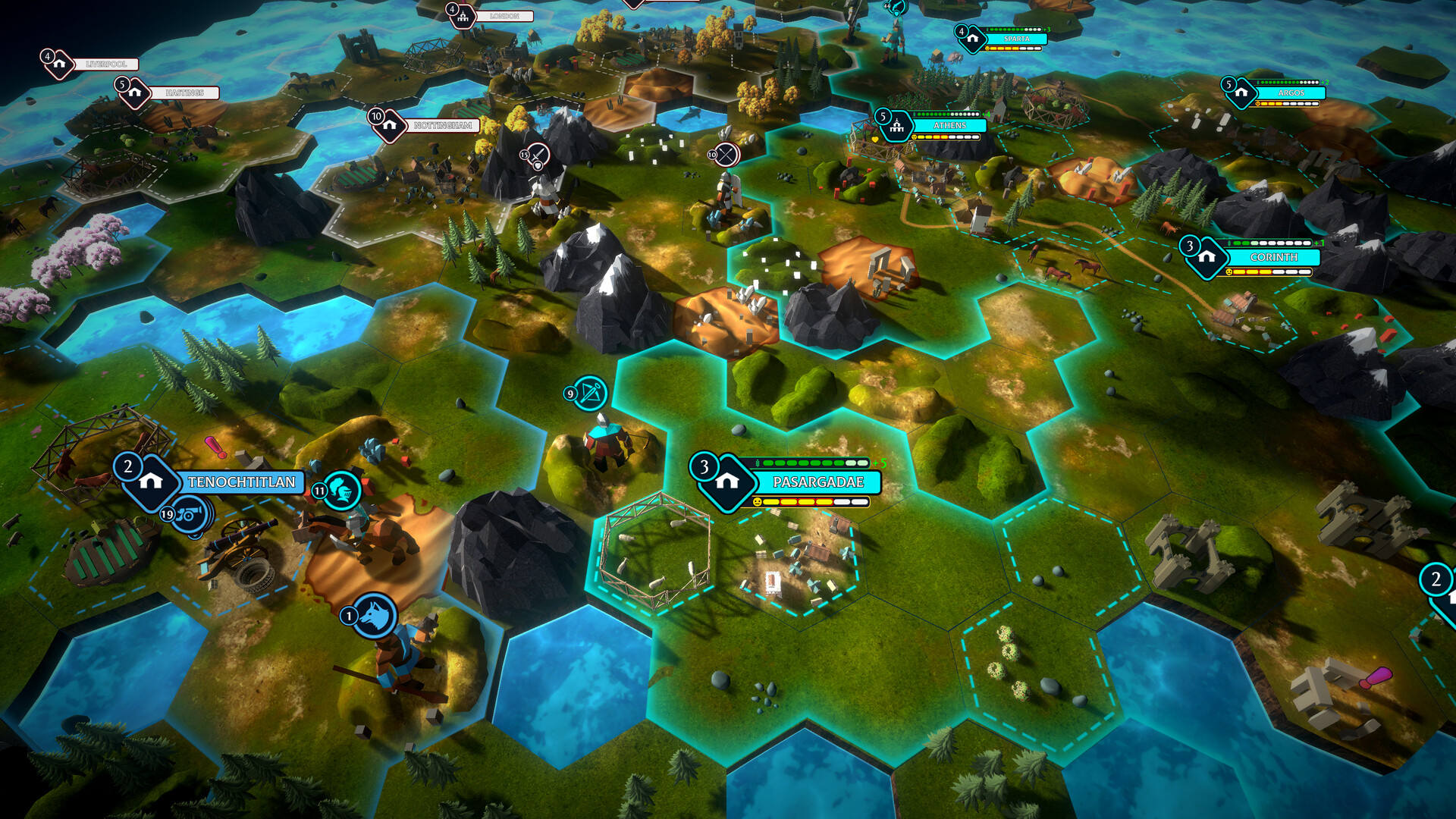Click the house icon on Pasargadae's diamond badge

(x=730, y=482)
